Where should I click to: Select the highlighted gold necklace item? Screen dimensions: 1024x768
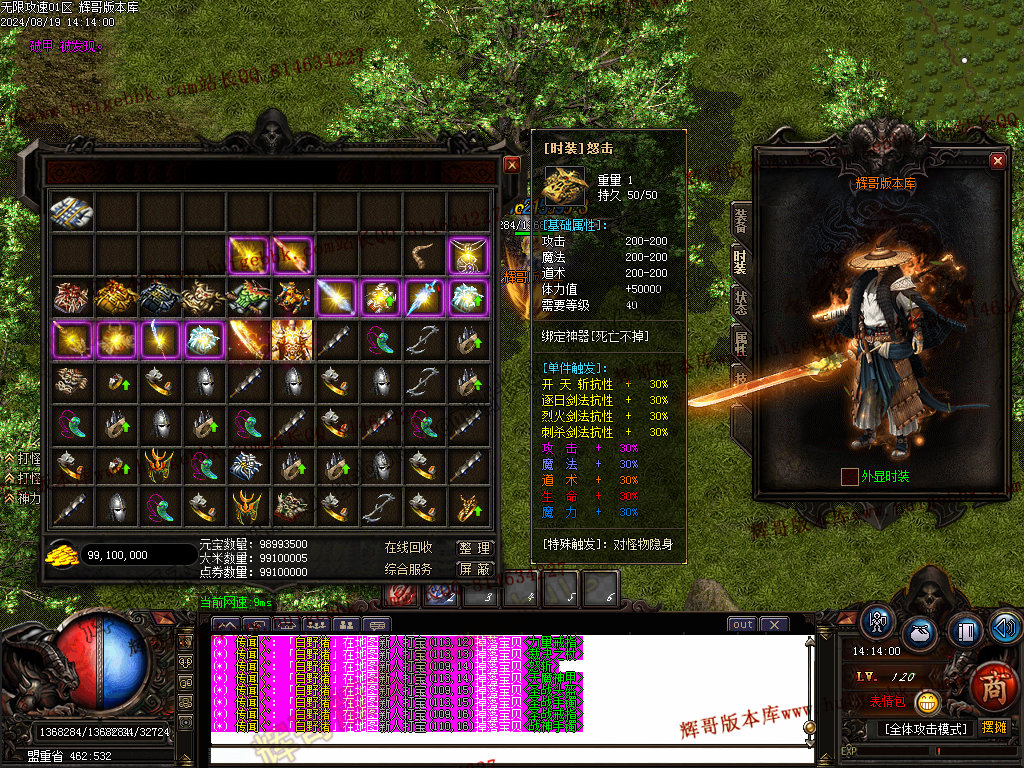(x=467, y=256)
